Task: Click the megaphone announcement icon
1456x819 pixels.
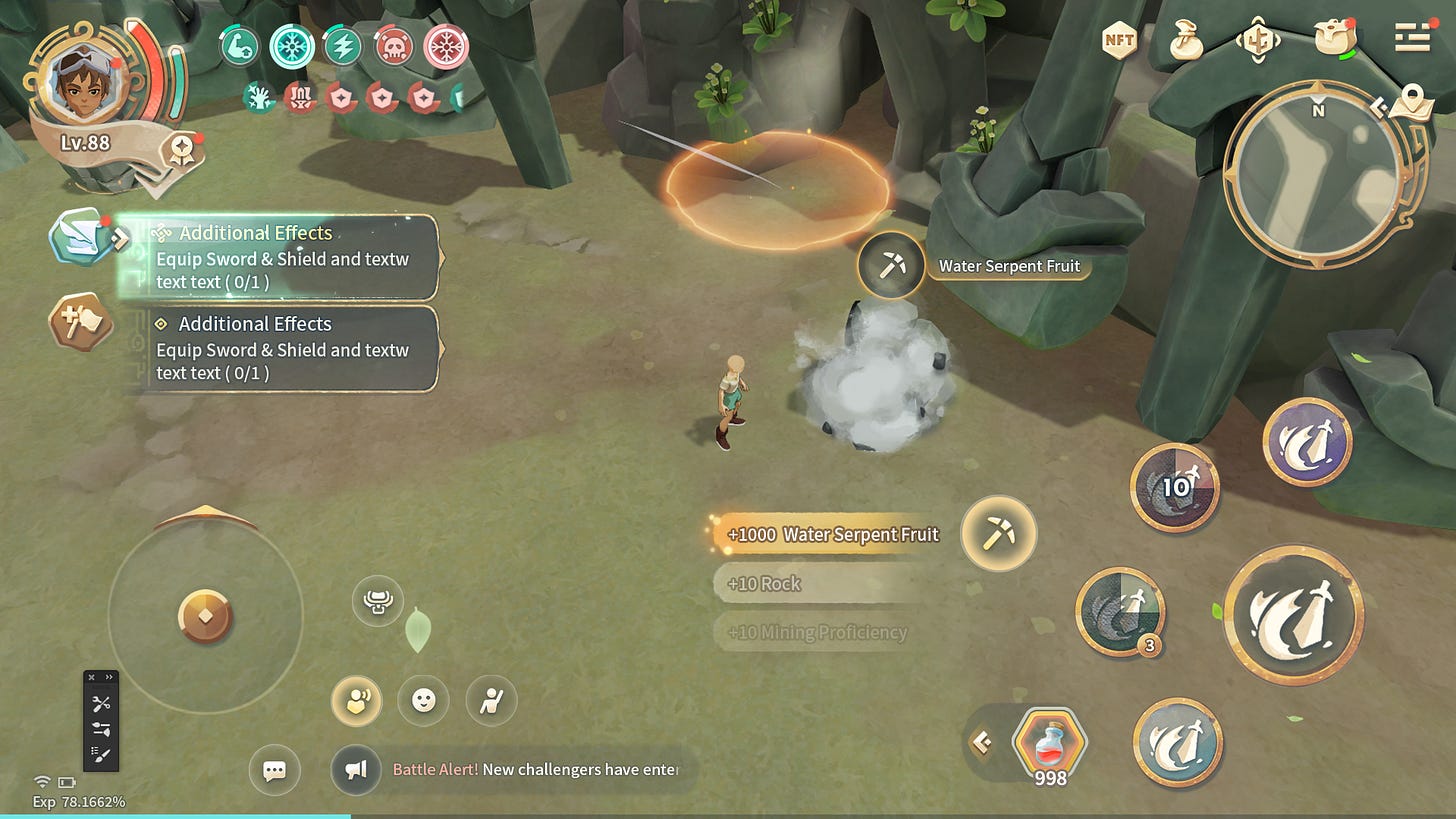Action: (356, 770)
